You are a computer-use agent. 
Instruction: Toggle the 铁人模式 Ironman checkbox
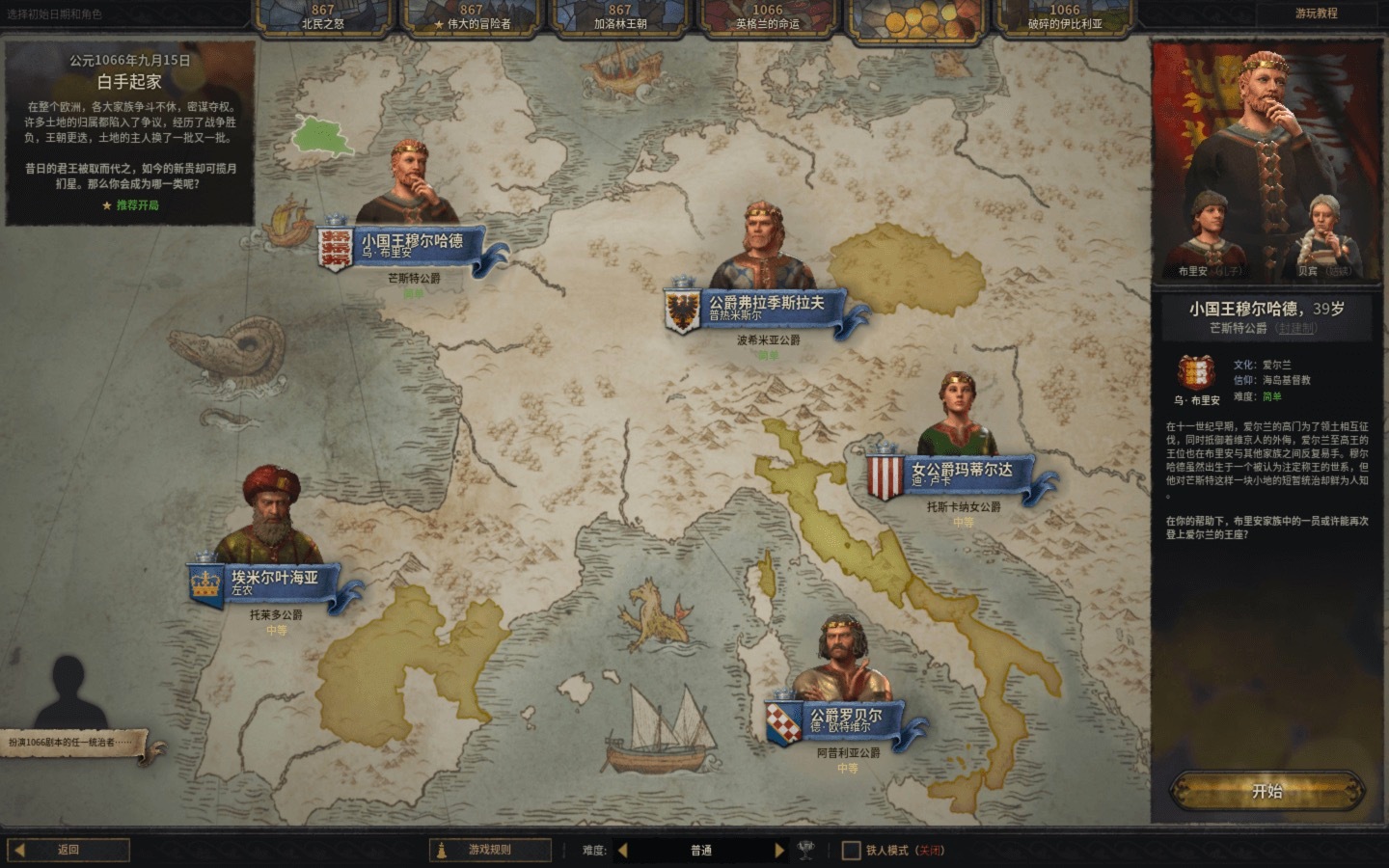(x=851, y=850)
